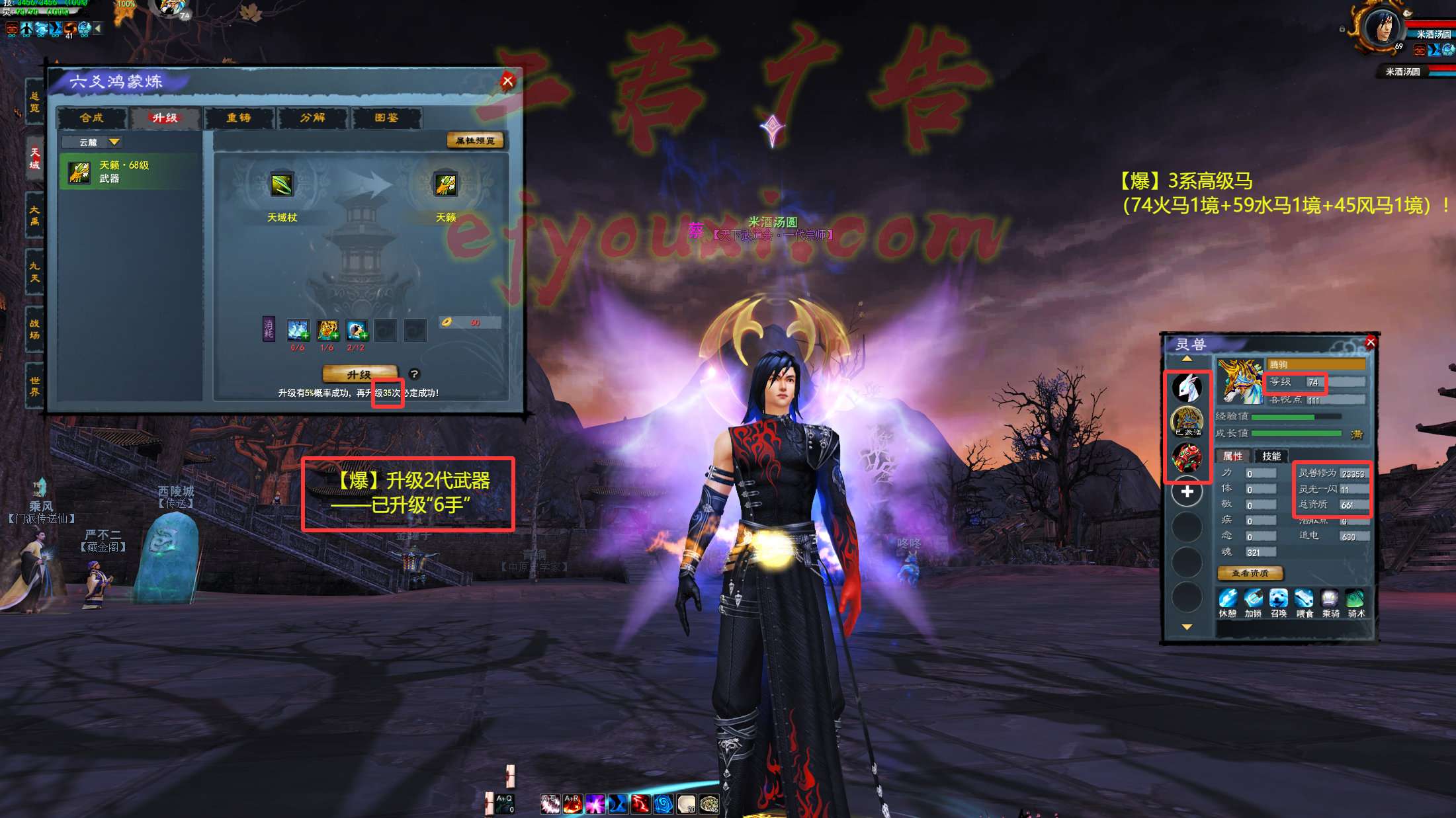Screen dimensions: 1456x818
Task: Click the 升级 upgrade button
Action: click(x=359, y=374)
